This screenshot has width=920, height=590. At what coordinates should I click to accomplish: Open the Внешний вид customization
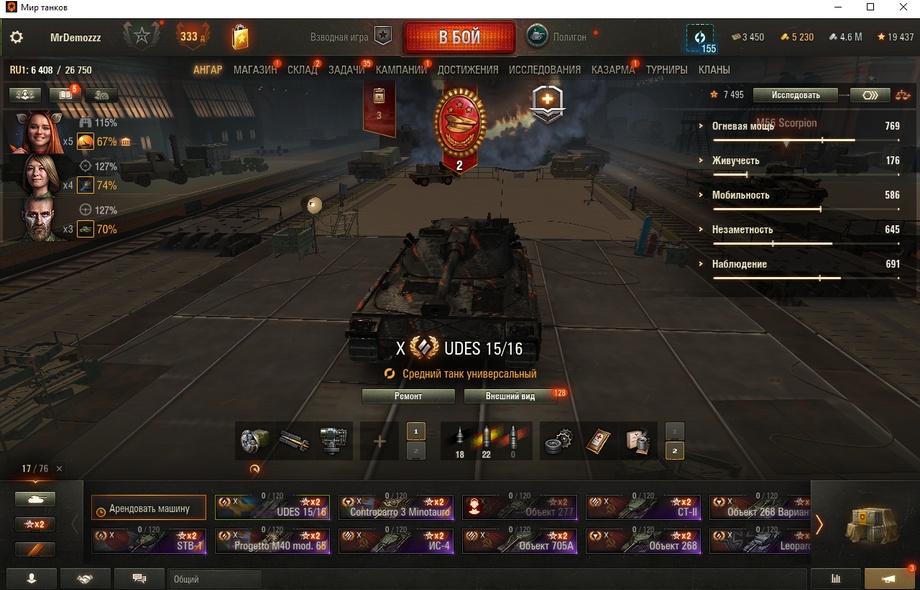(510, 396)
